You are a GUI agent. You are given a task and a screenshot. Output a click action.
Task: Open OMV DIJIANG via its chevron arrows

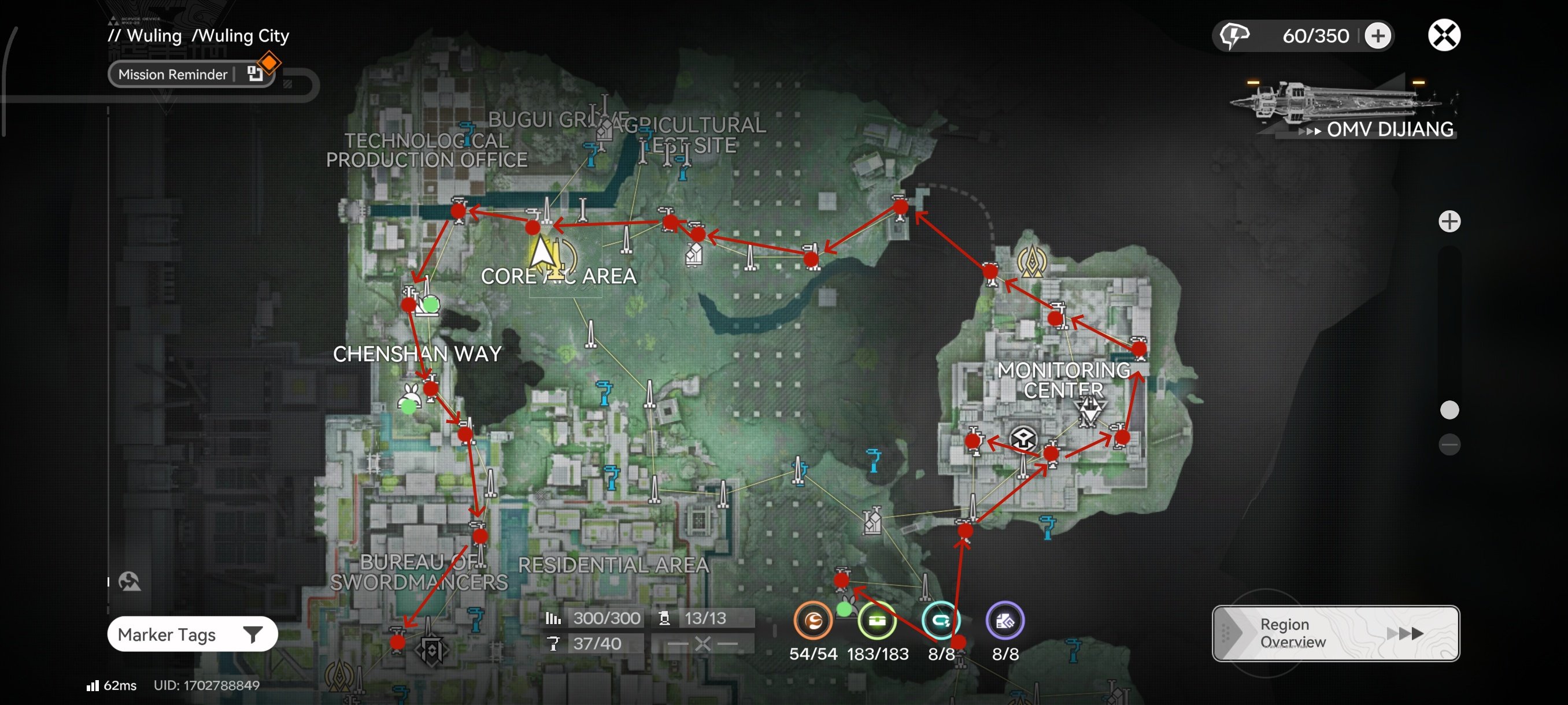point(1310,129)
